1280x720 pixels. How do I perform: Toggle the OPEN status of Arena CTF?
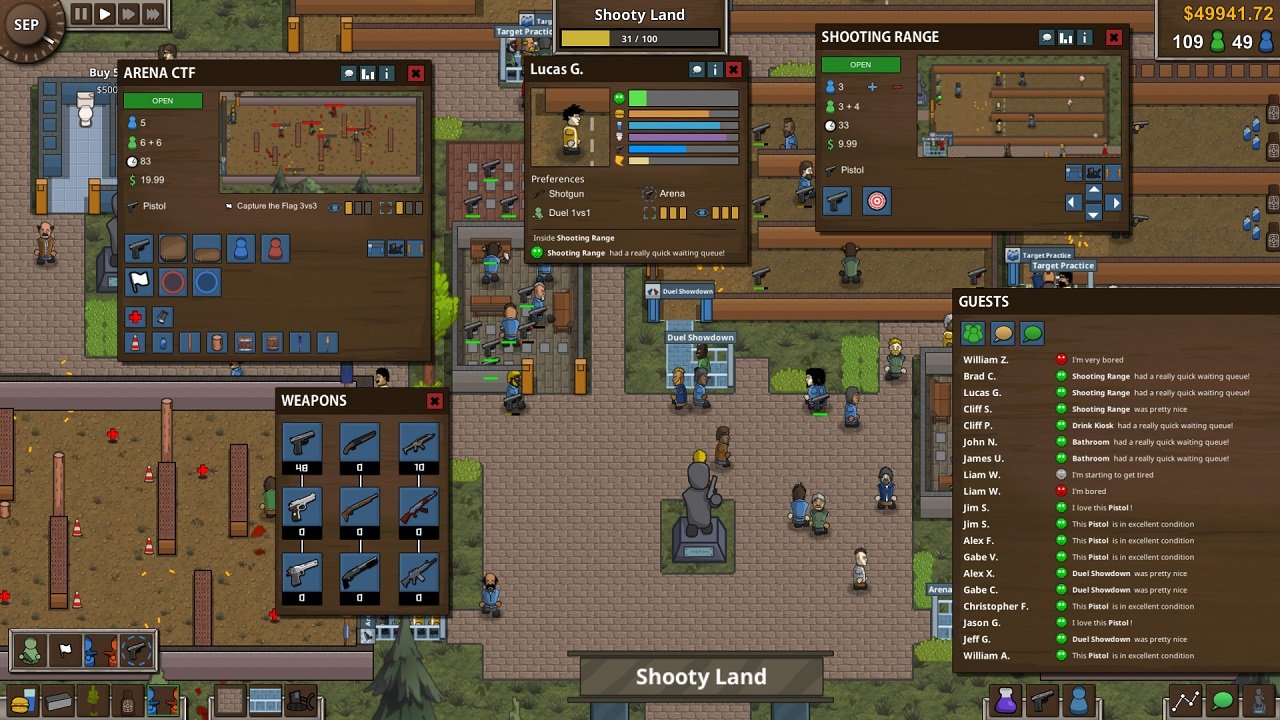click(x=163, y=100)
